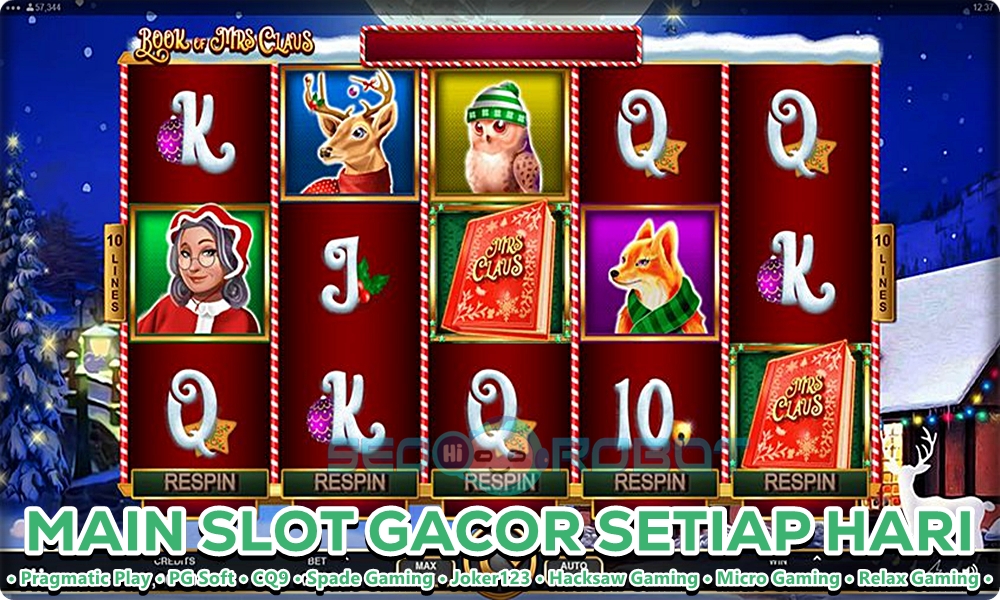Respin the reel with the fox symbol
The width and height of the screenshot is (1000, 600).
pos(650,482)
